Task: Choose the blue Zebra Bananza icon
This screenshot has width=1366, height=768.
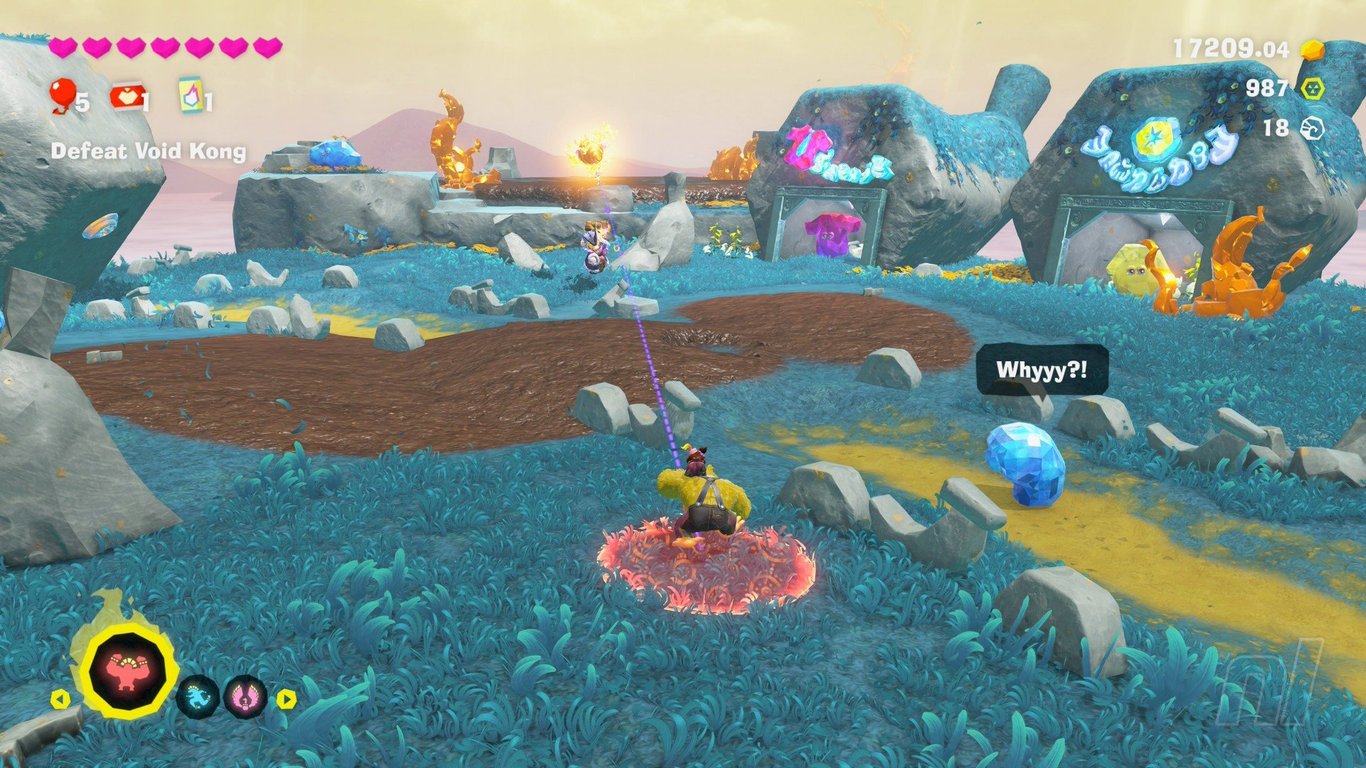Action: (x=198, y=696)
